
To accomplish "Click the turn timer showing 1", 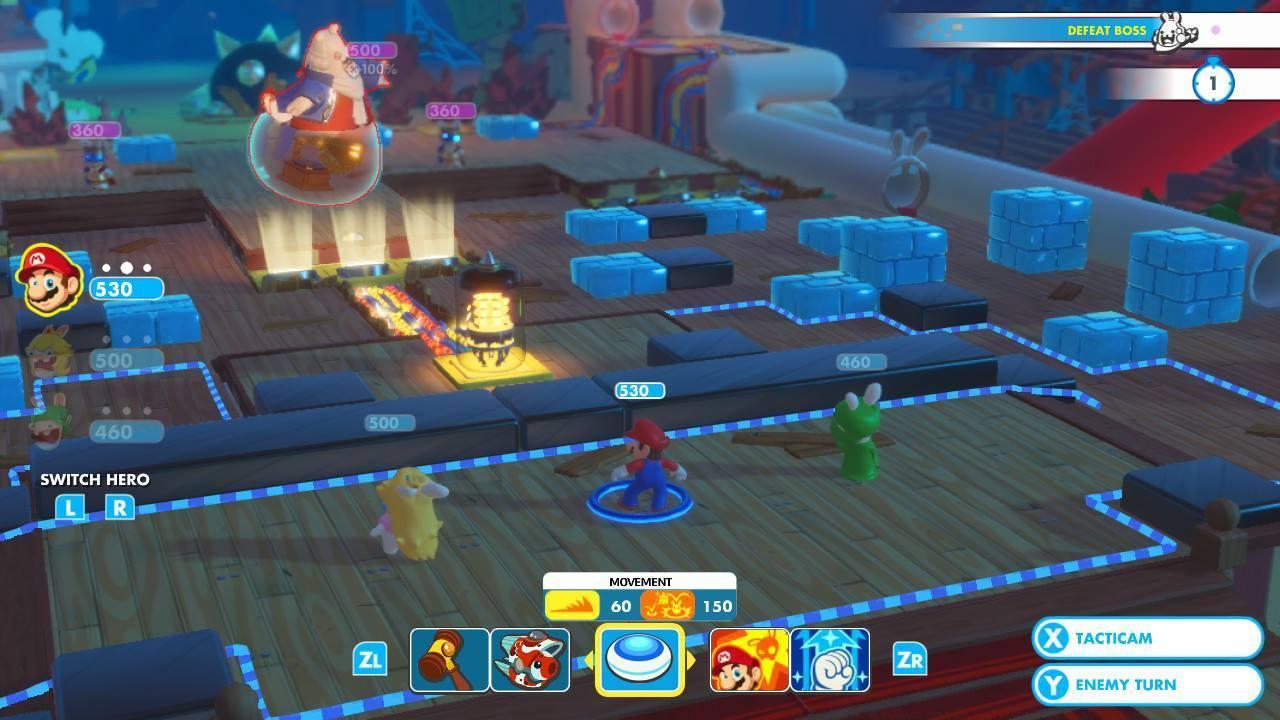I will click(x=1213, y=85).
